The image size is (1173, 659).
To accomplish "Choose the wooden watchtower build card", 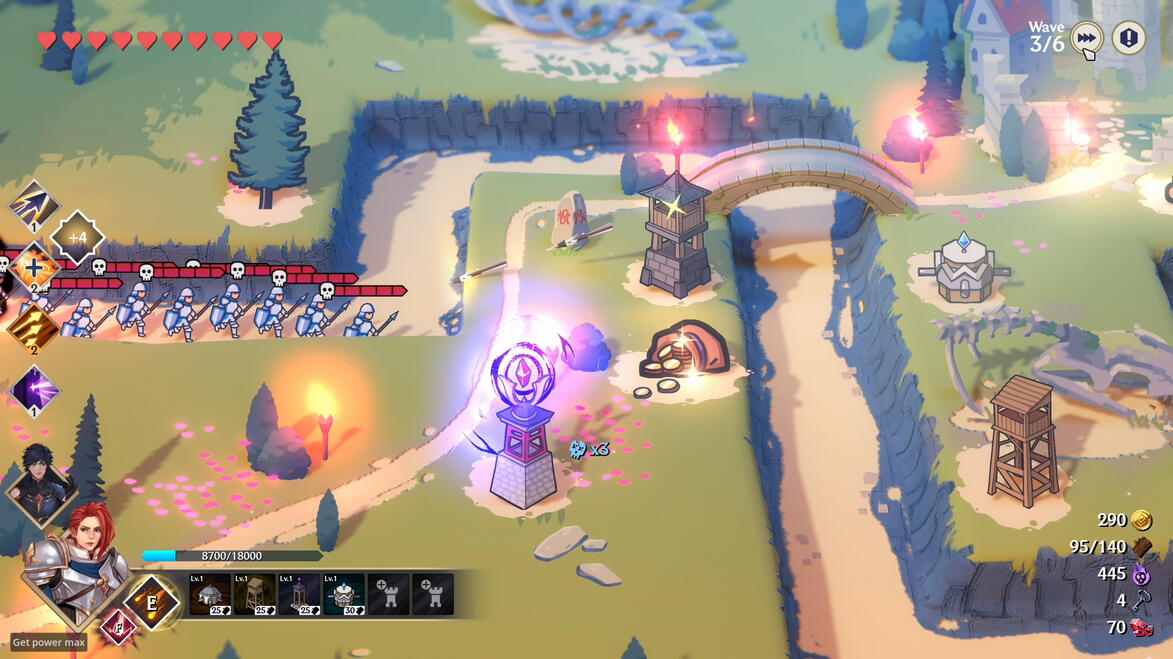I will tap(255, 594).
